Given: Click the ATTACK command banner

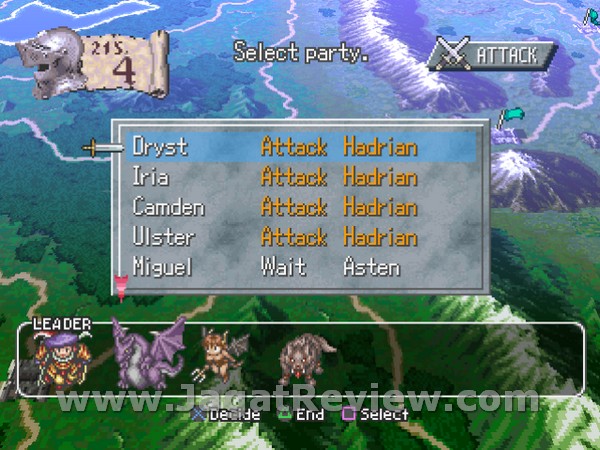Looking at the screenshot, I should 491,54.
